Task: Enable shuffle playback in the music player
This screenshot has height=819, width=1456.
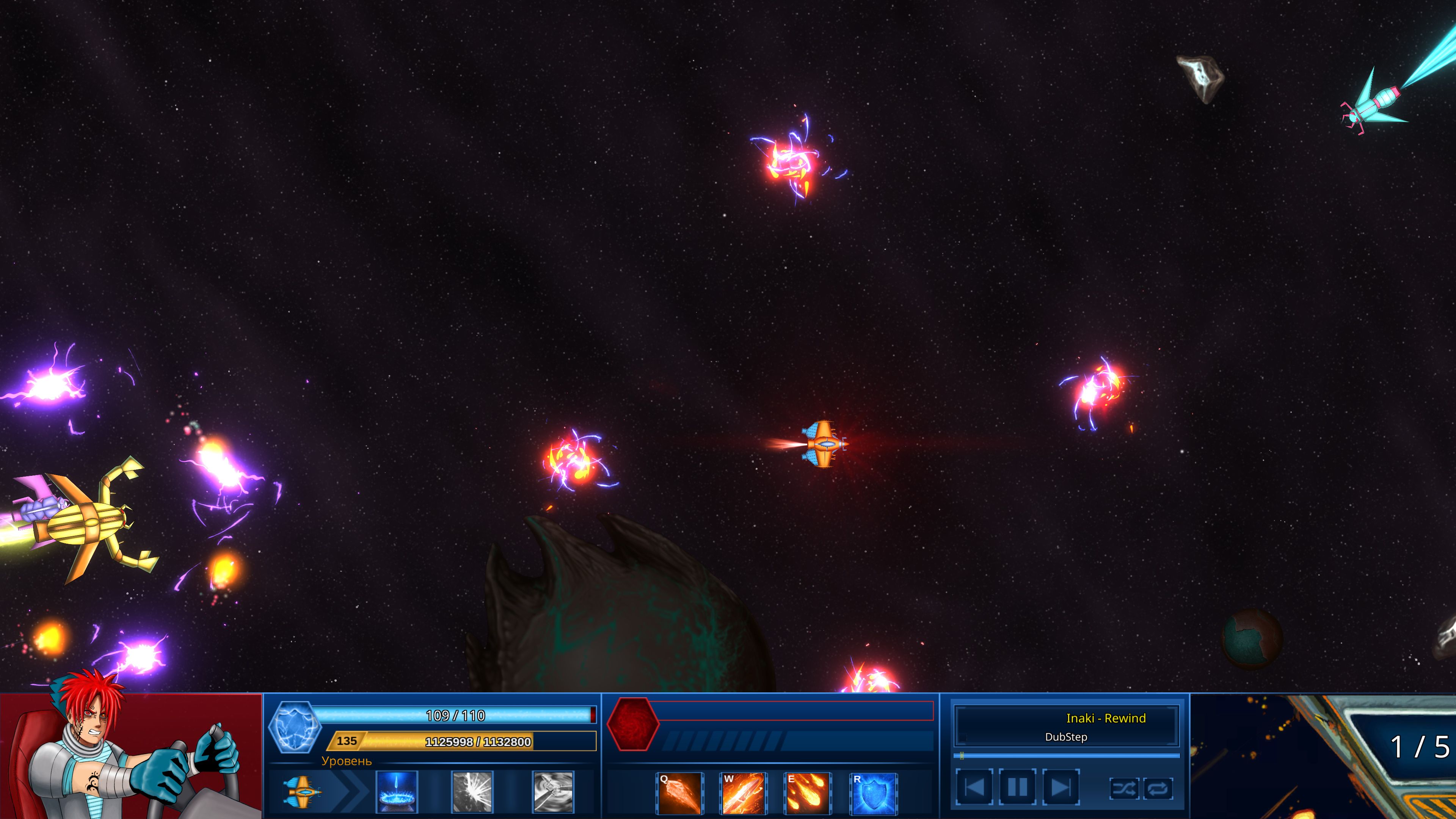Action: tap(1125, 789)
